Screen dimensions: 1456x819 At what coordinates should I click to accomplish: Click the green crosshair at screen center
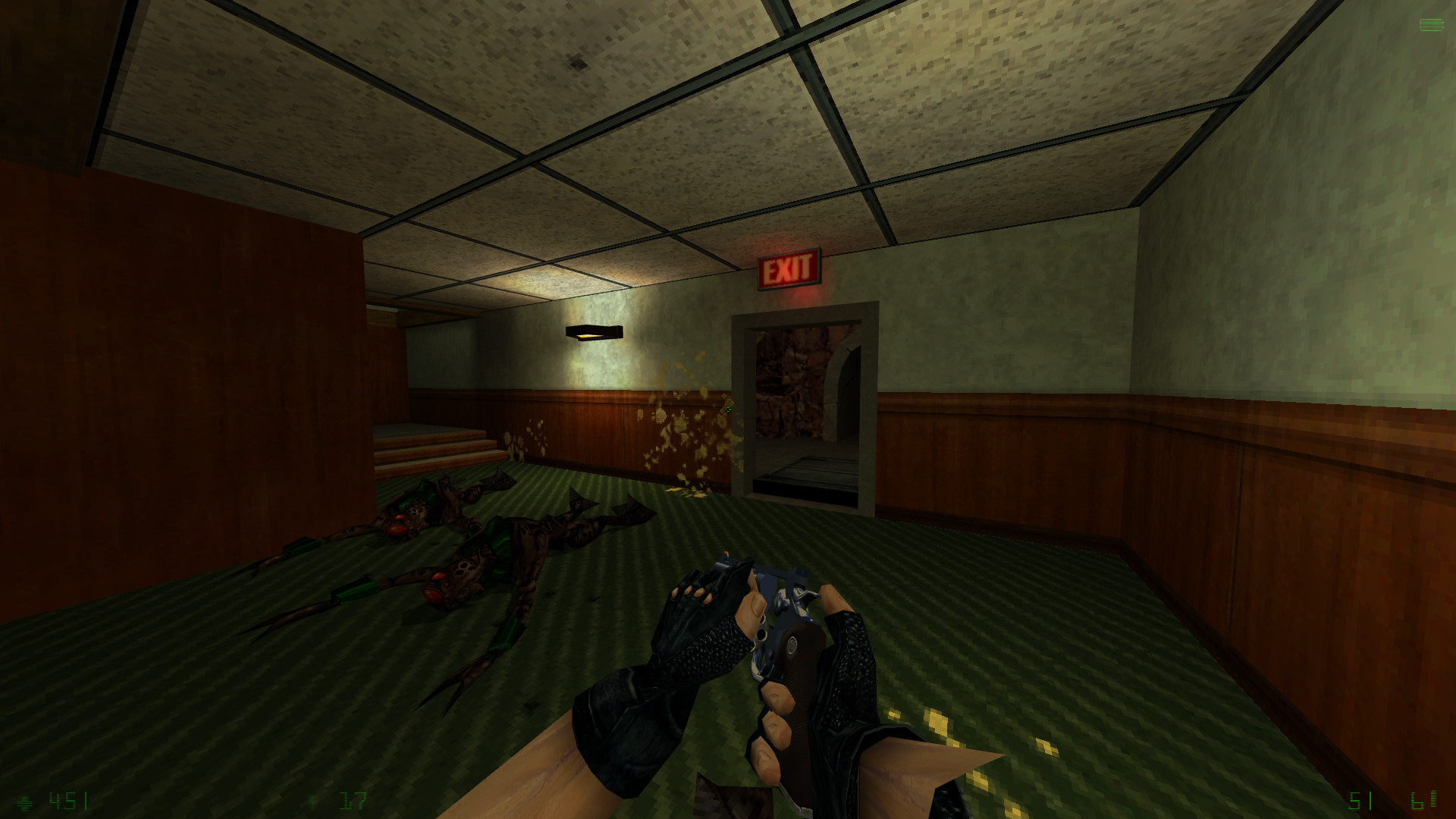point(728,409)
